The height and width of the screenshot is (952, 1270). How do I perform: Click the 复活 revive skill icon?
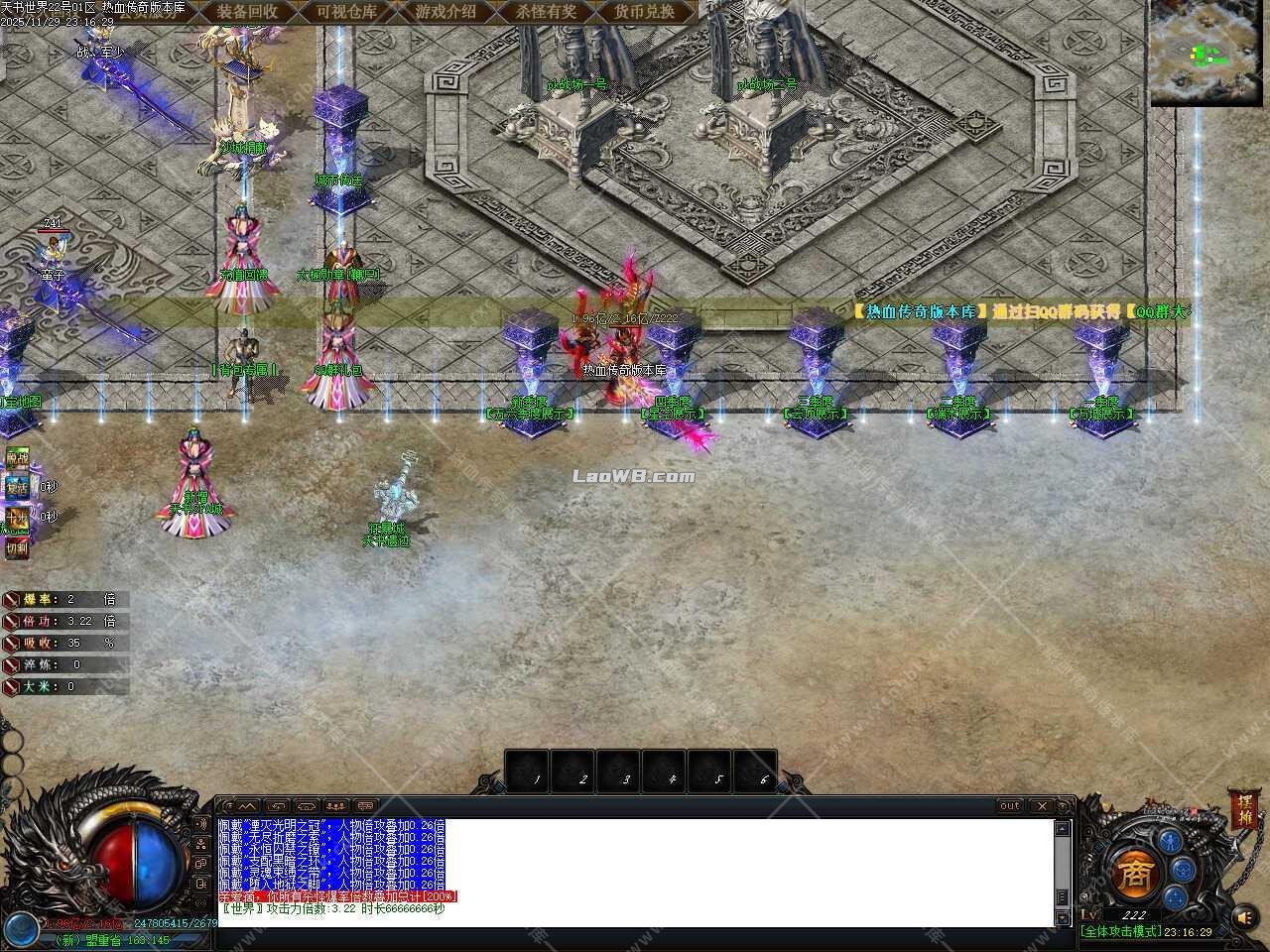tap(19, 488)
